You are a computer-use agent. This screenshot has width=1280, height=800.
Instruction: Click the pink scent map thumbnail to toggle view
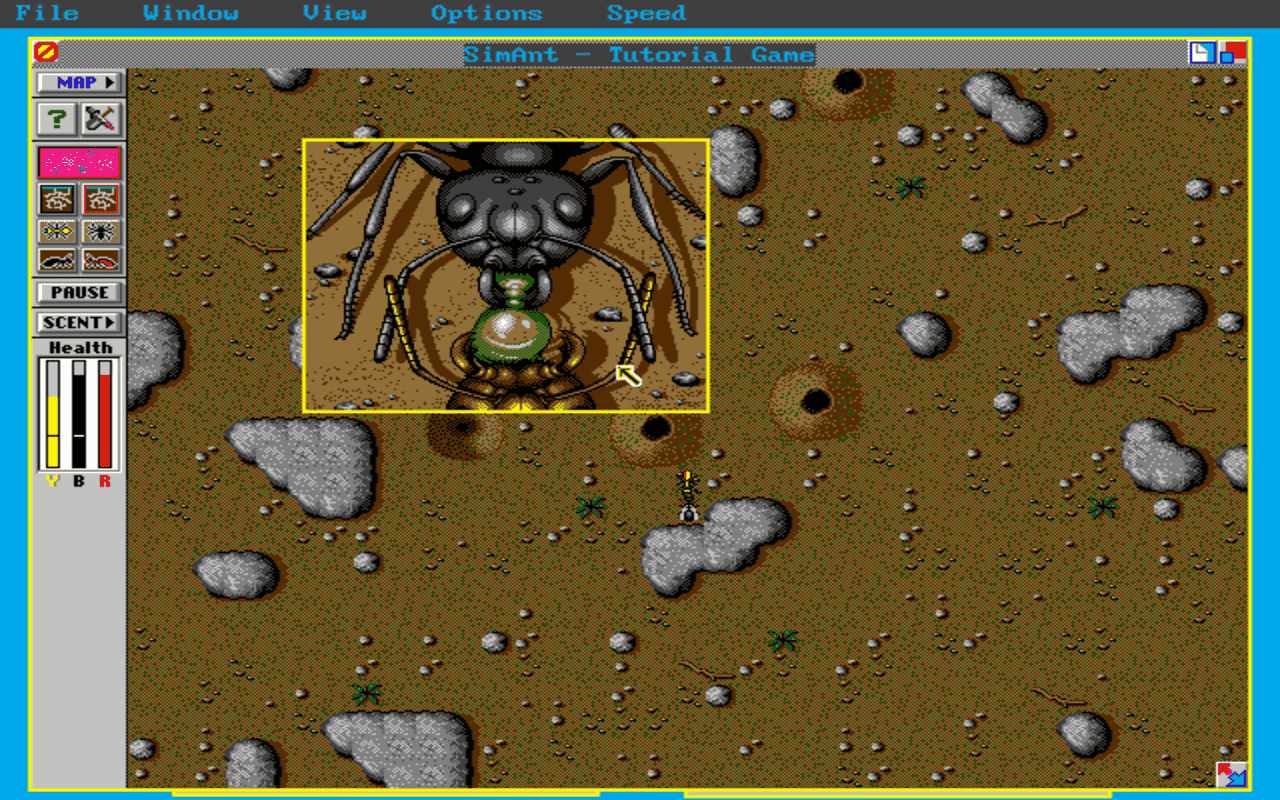(78, 161)
